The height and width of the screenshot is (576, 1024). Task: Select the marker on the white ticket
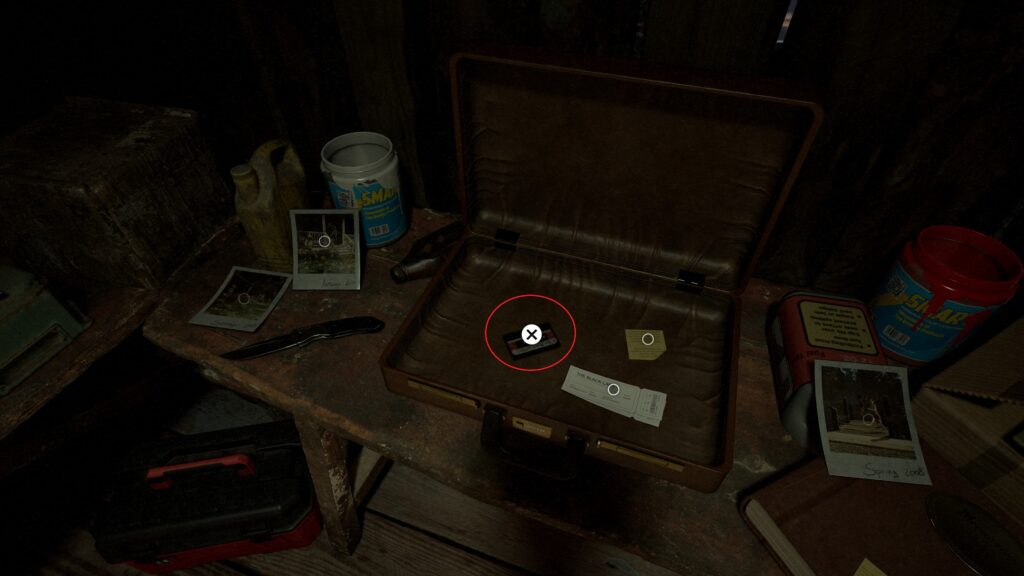tap(613, 389)
